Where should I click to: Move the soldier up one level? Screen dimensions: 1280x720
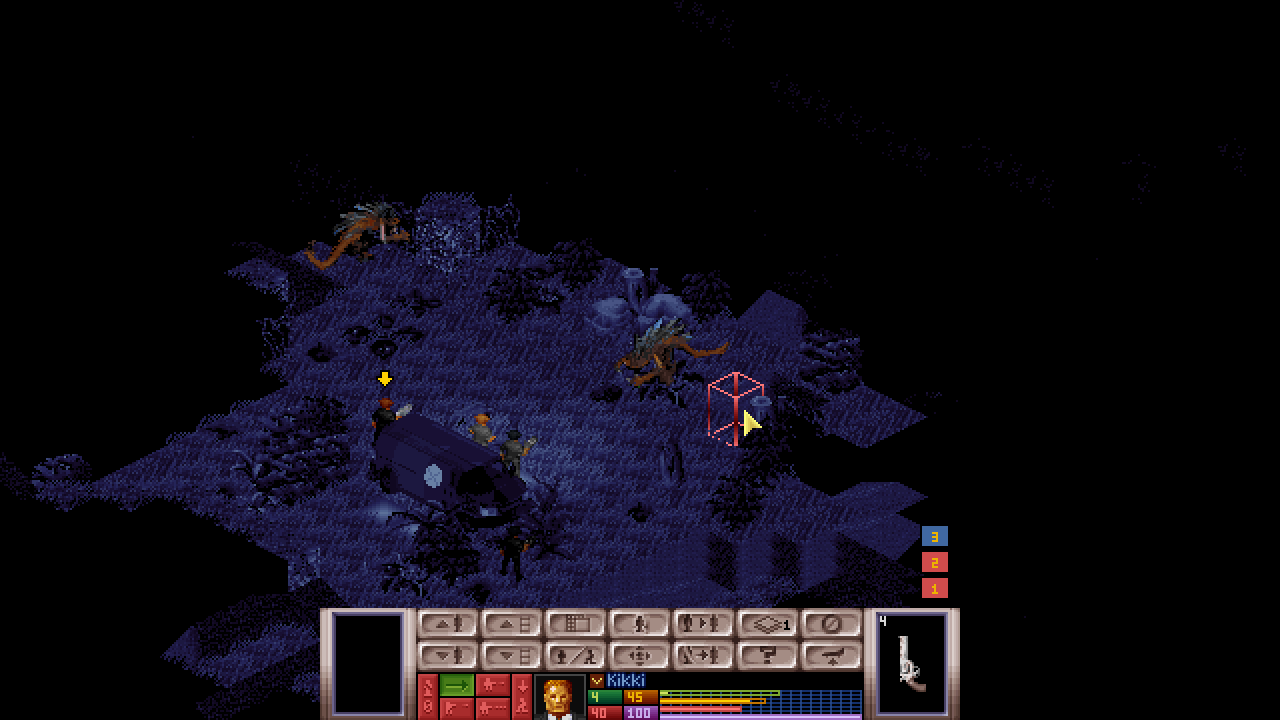447,625
